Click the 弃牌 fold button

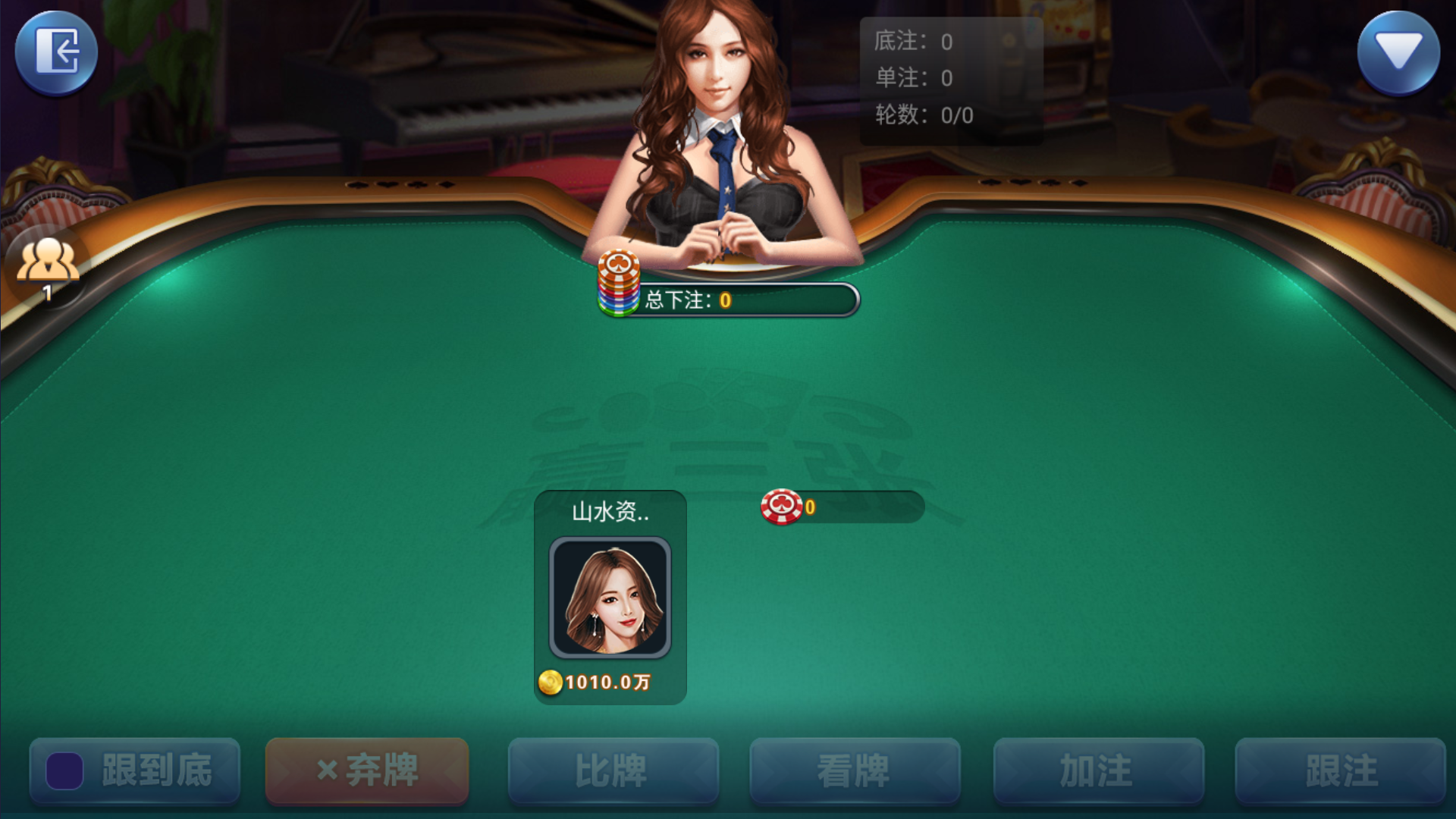366,769
